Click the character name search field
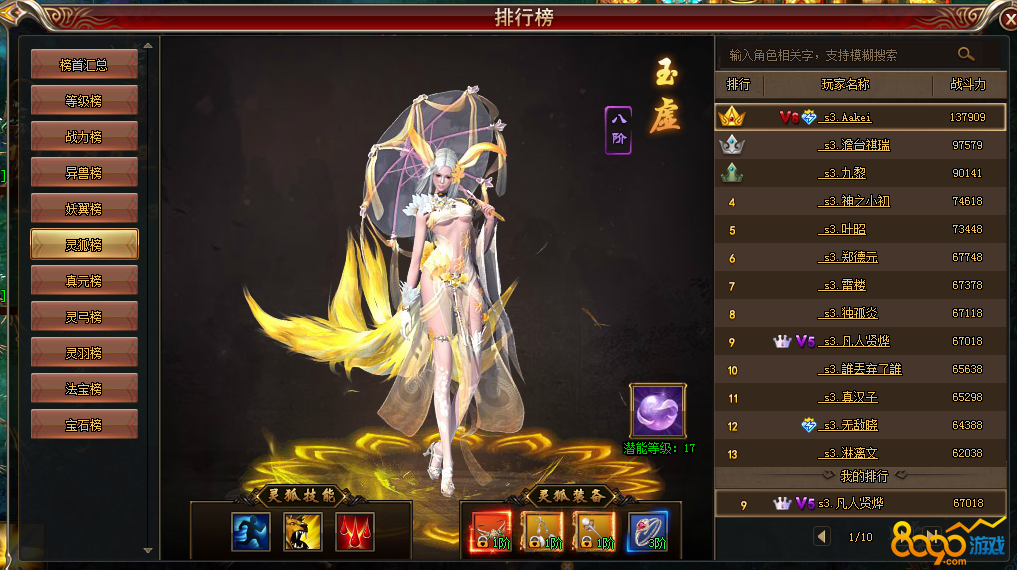 pyautogui.click(x=835, y=55)
